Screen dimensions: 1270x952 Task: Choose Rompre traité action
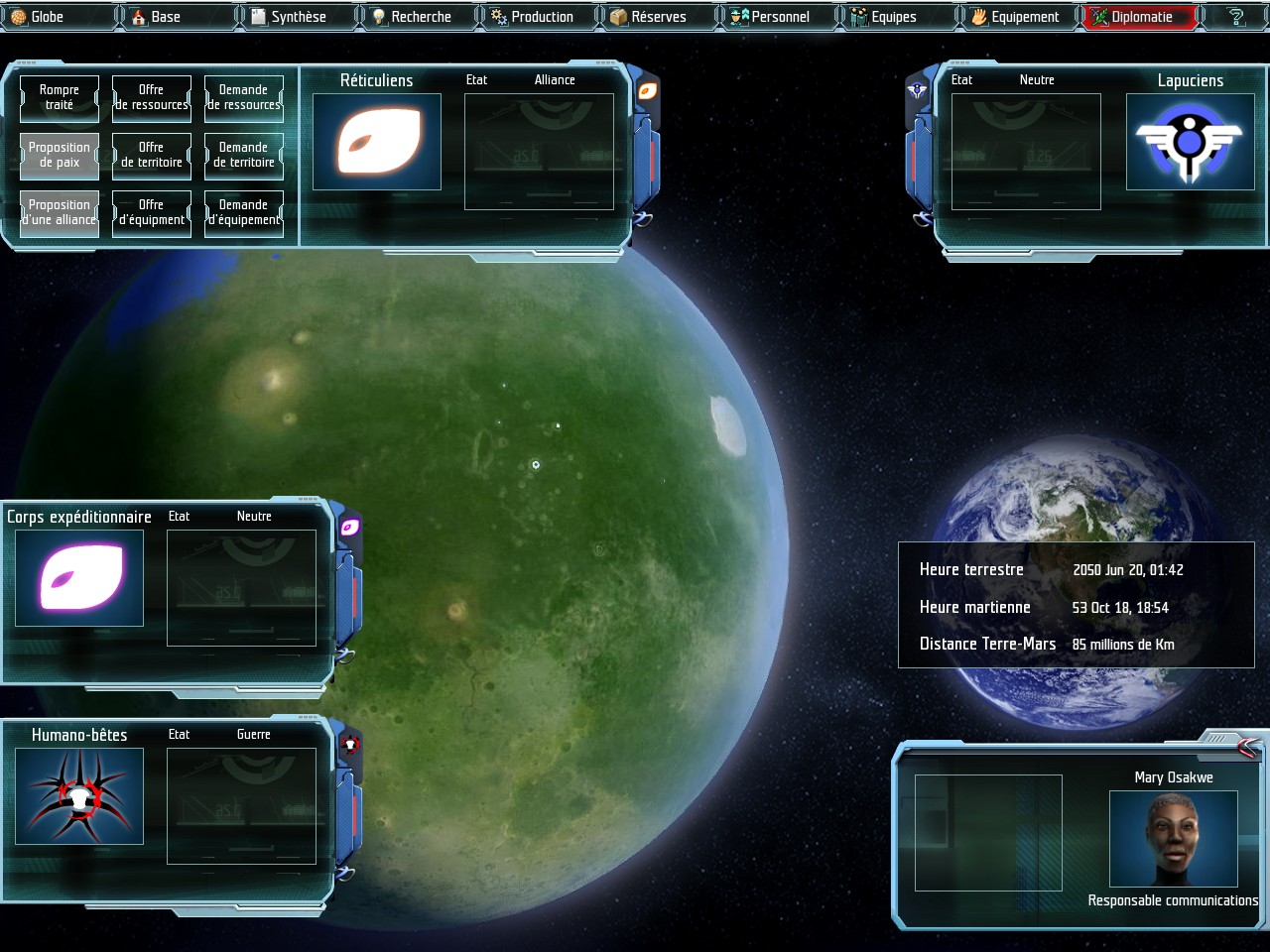click(60, 97)
